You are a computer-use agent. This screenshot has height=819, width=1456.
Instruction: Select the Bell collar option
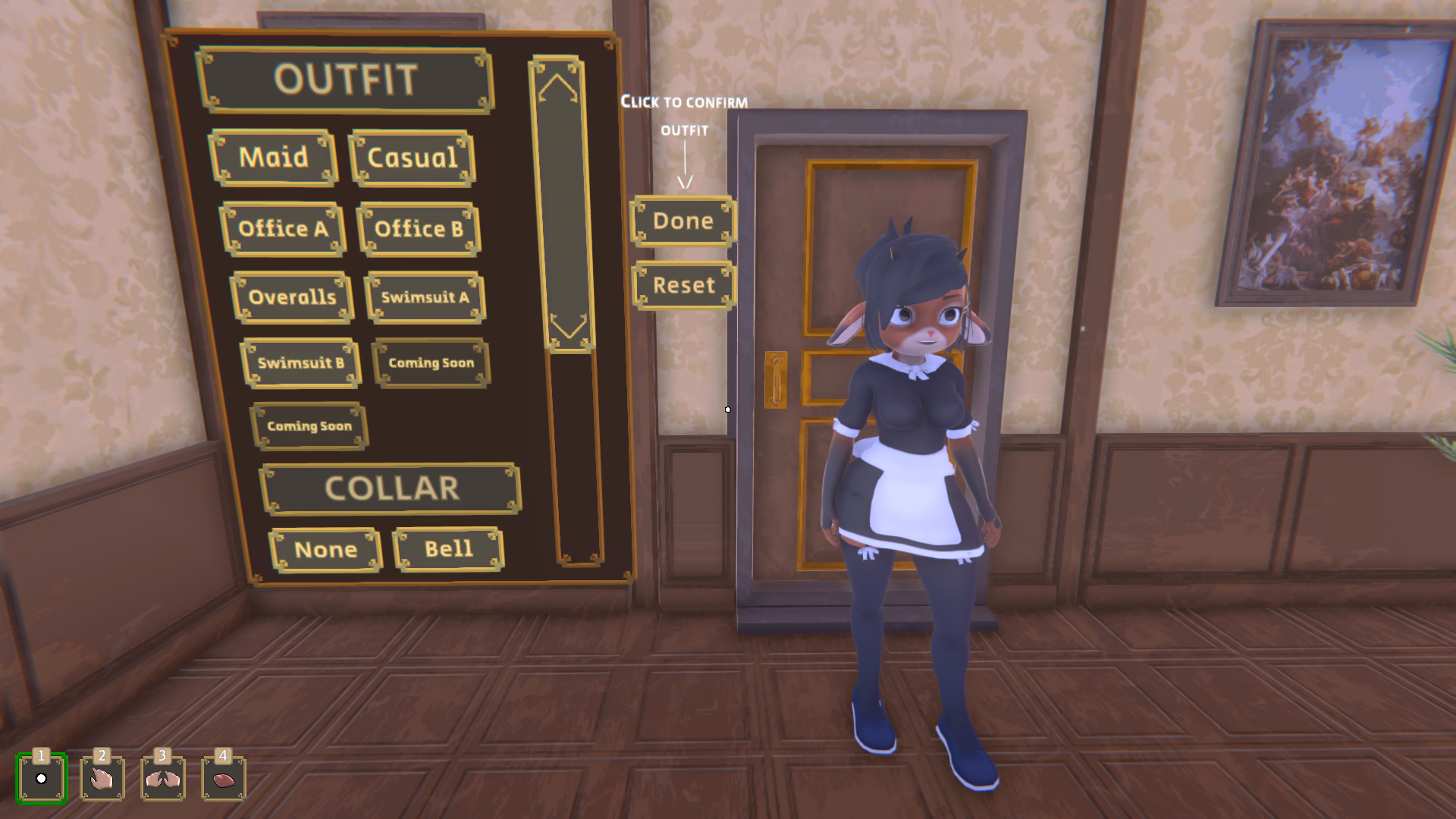[x=448, y=549]
